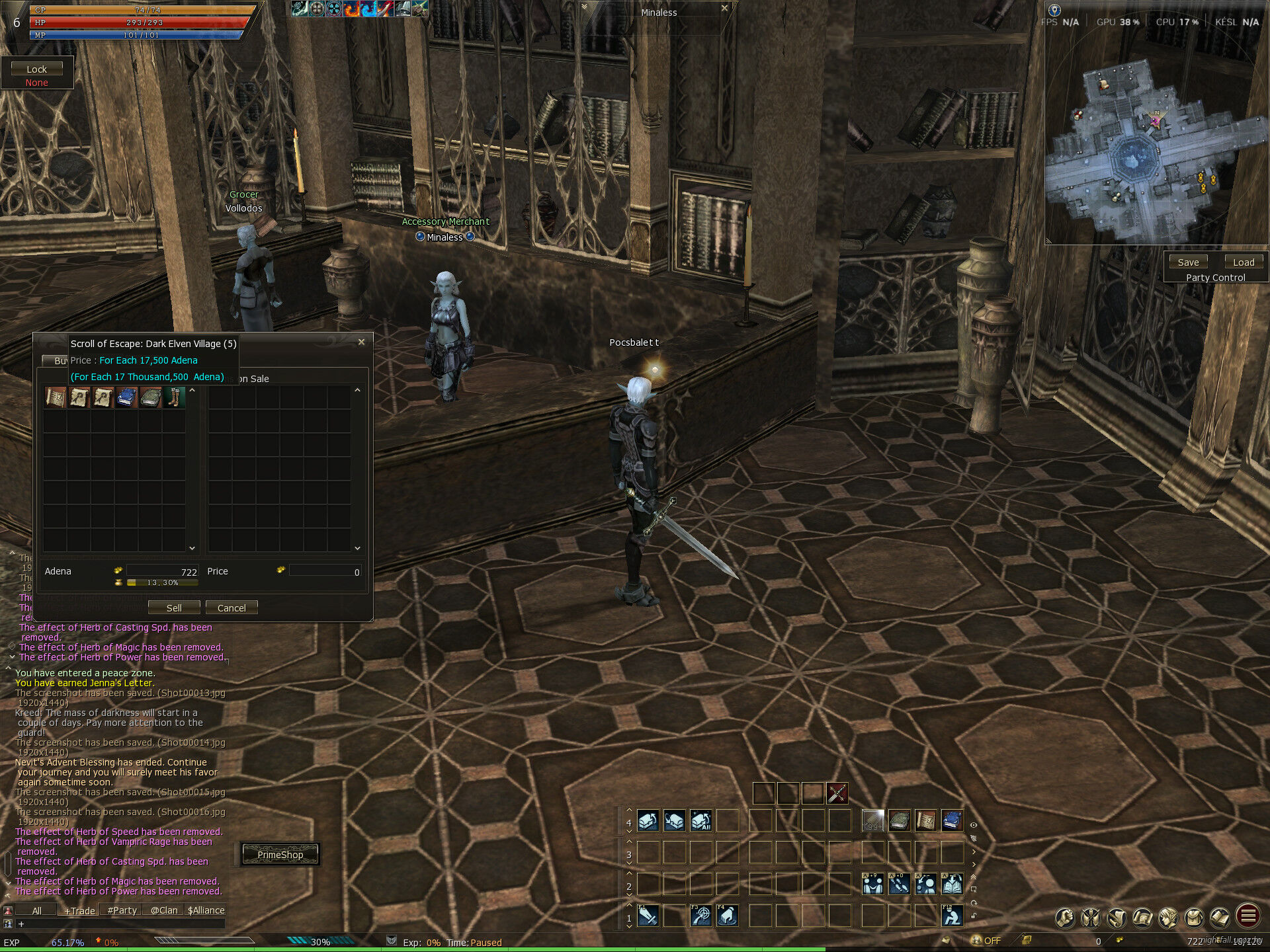Image resolution: width=1270 pixels, height=952 pixels.
Task: Switch chat to the +Trade tab
Action: [x=79, y=910]
